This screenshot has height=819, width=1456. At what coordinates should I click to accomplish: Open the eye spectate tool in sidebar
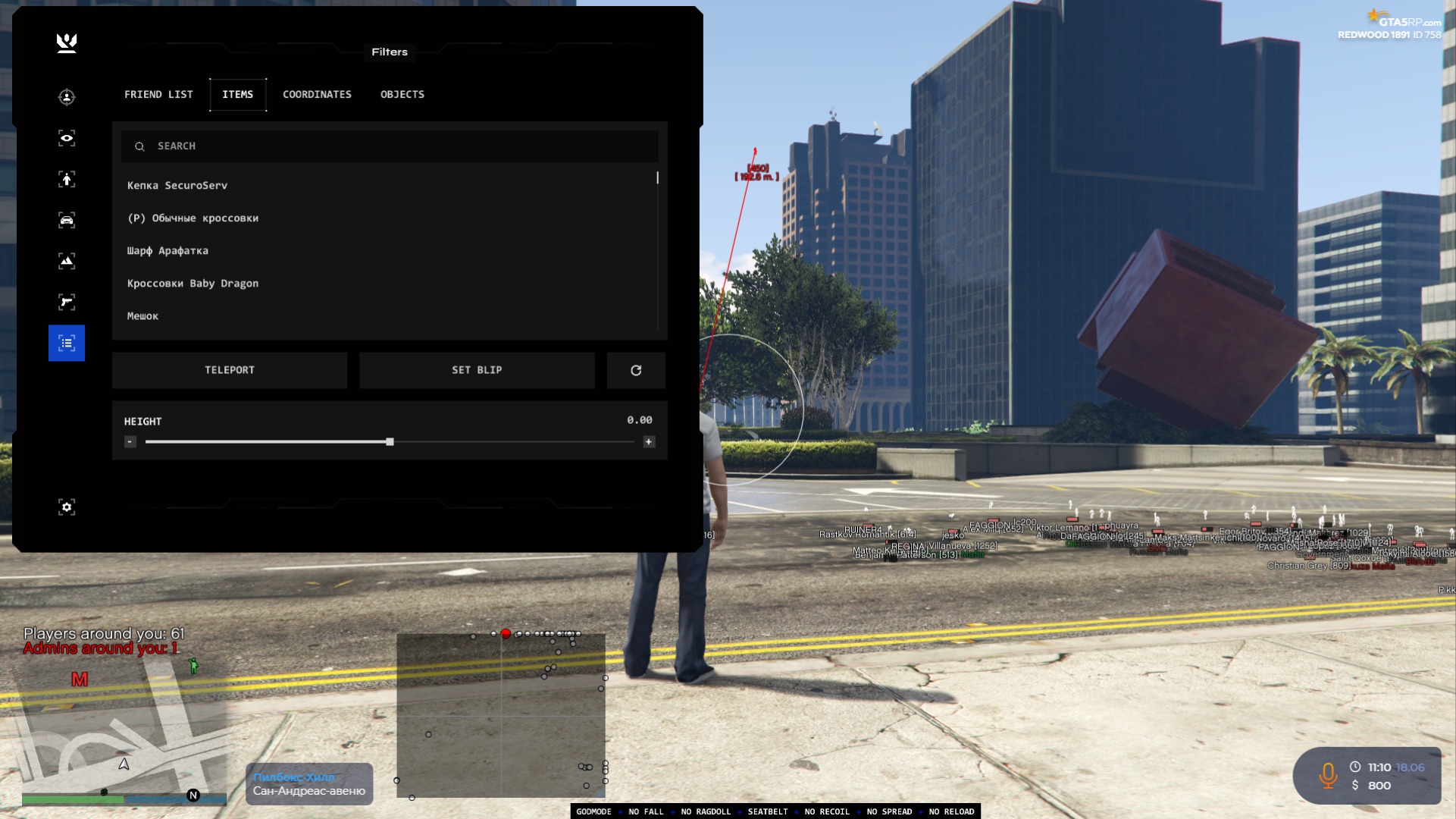click(67, 138)
